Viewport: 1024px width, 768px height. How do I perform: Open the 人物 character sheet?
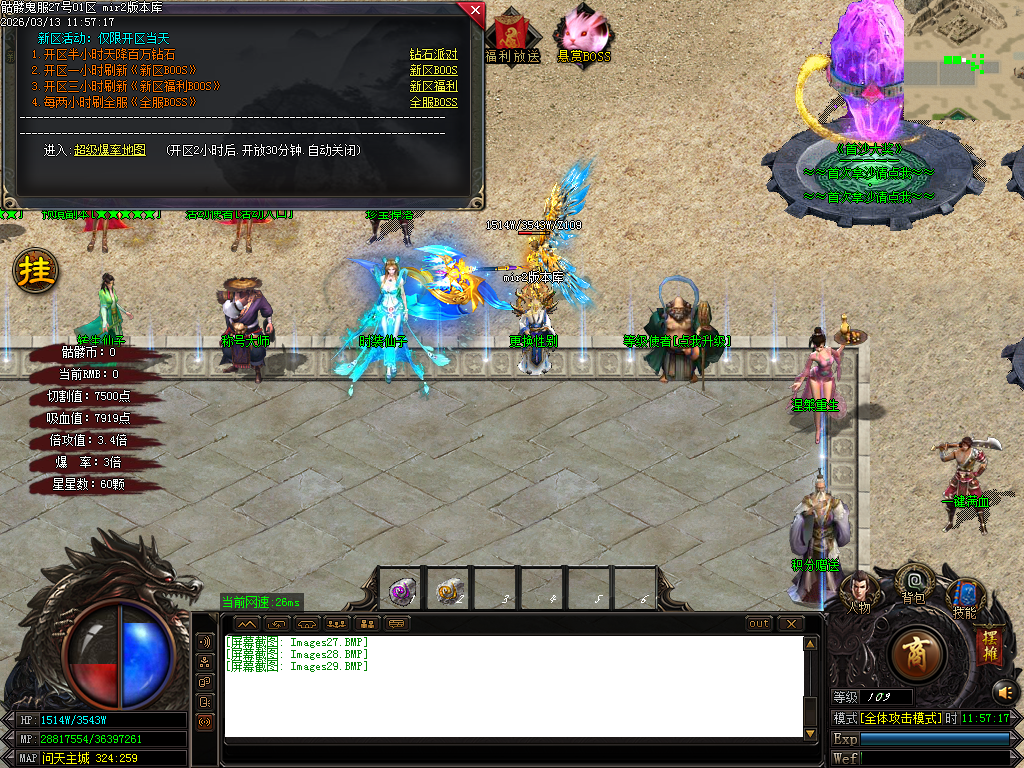point(859,591)
